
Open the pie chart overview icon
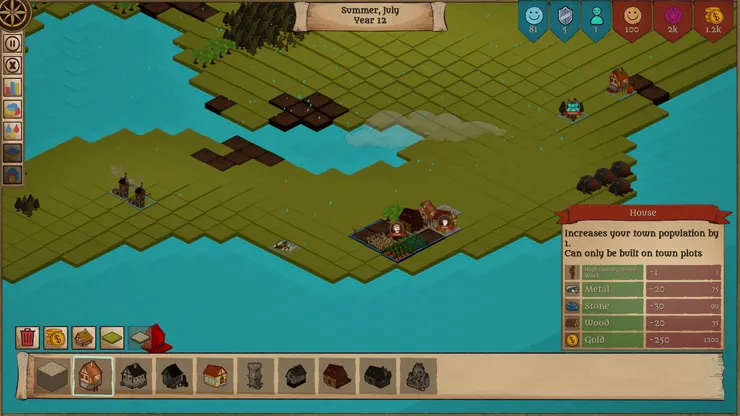point(13,110)
